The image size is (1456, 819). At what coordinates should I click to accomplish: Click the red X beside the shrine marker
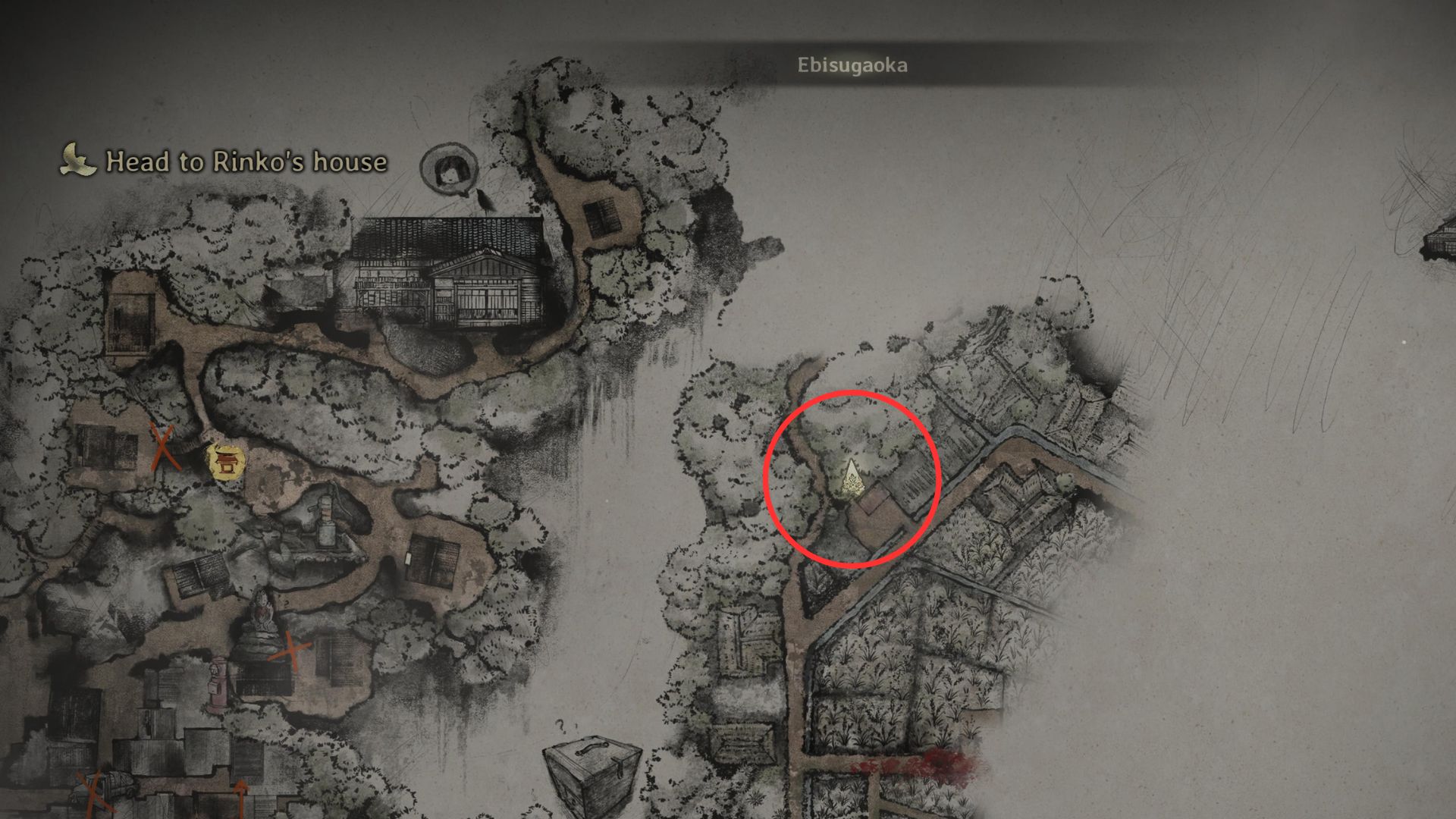pyautogui.click(x=164, y=447)
